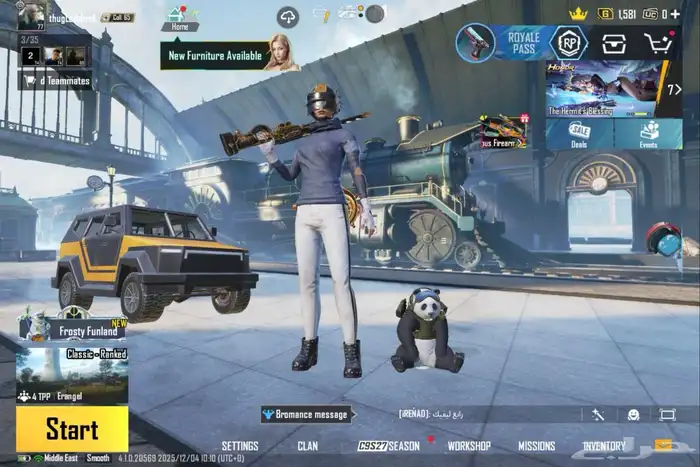
Task: Open the Inventory
Action: [604, 446]
